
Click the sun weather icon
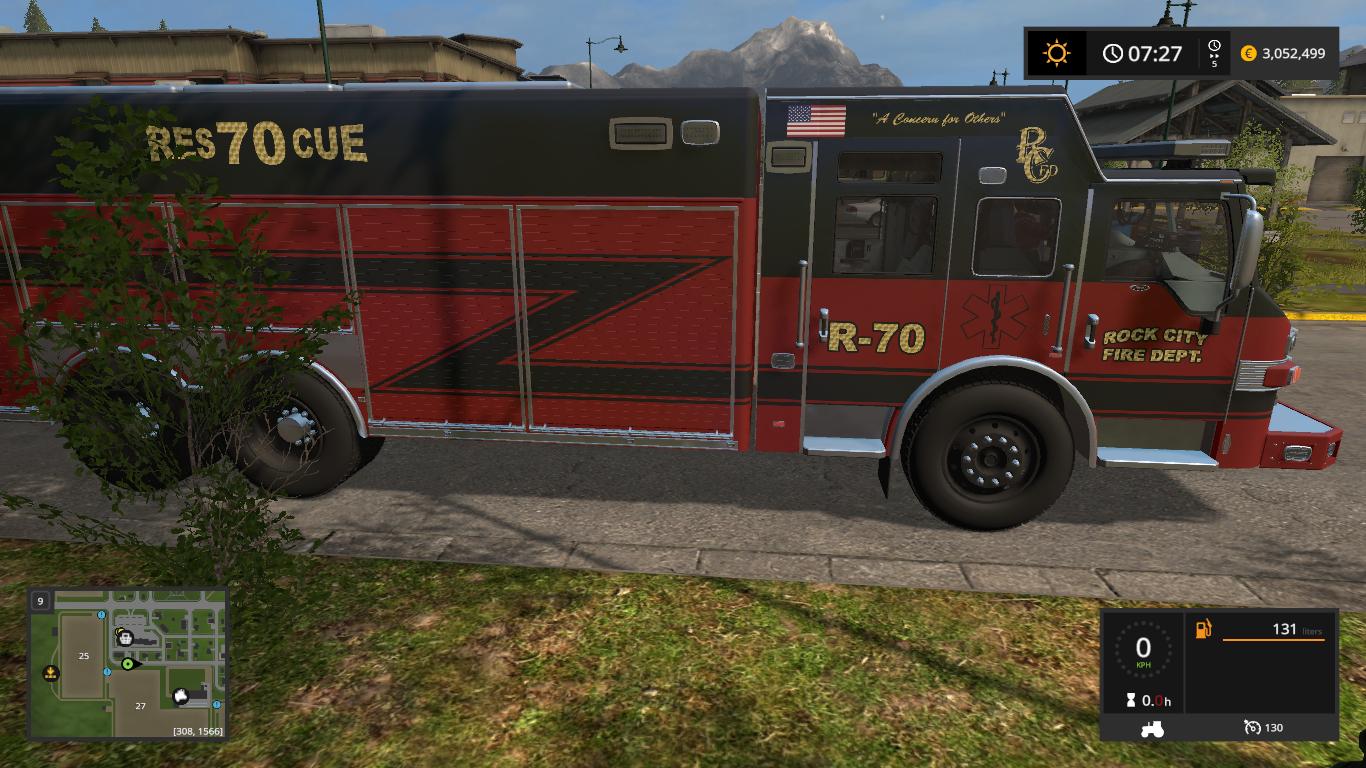point(1056,53)
